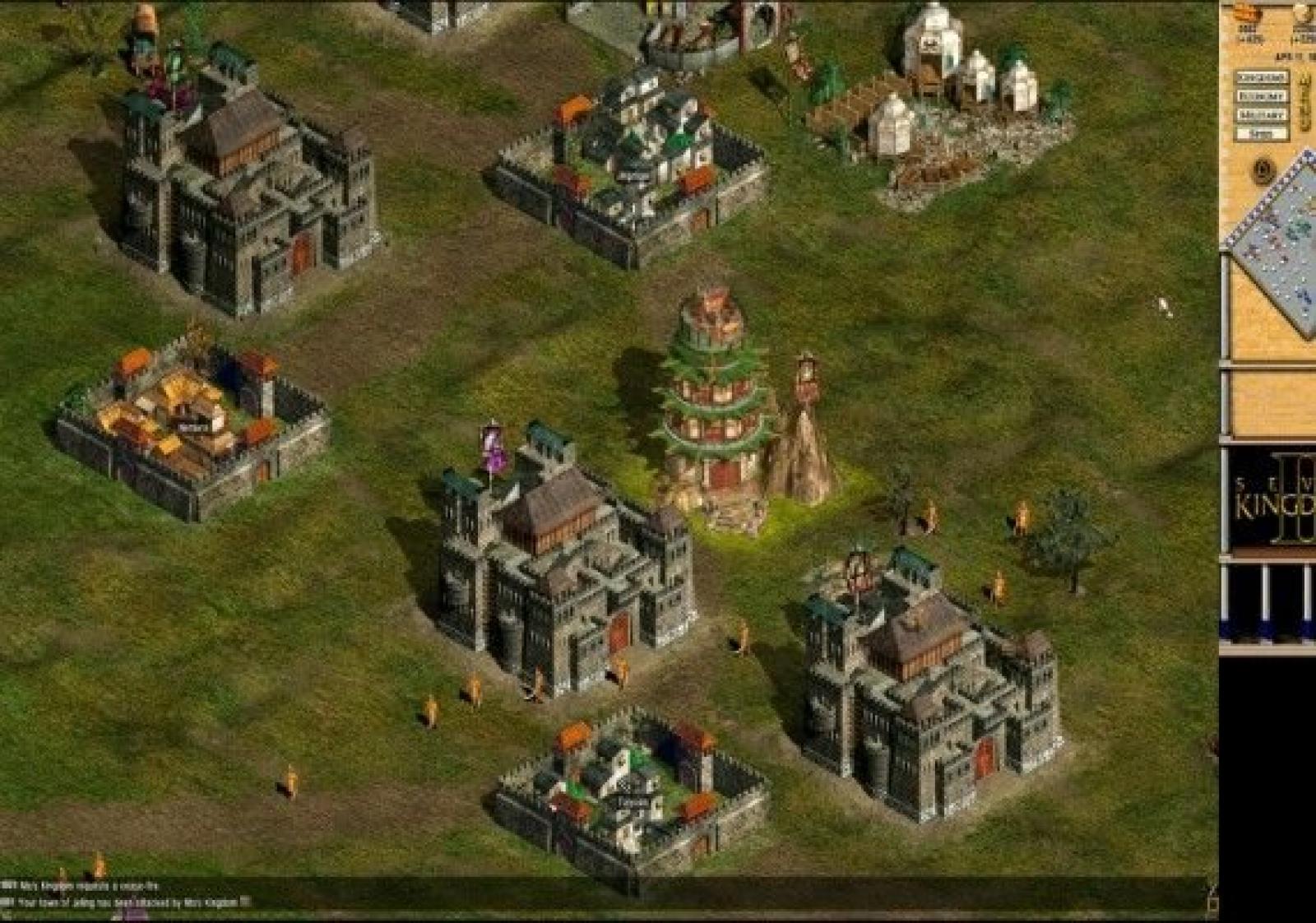Show the Military report
The height and width of the screenshot is (923, 1316).
click(x=1261, y=115)
